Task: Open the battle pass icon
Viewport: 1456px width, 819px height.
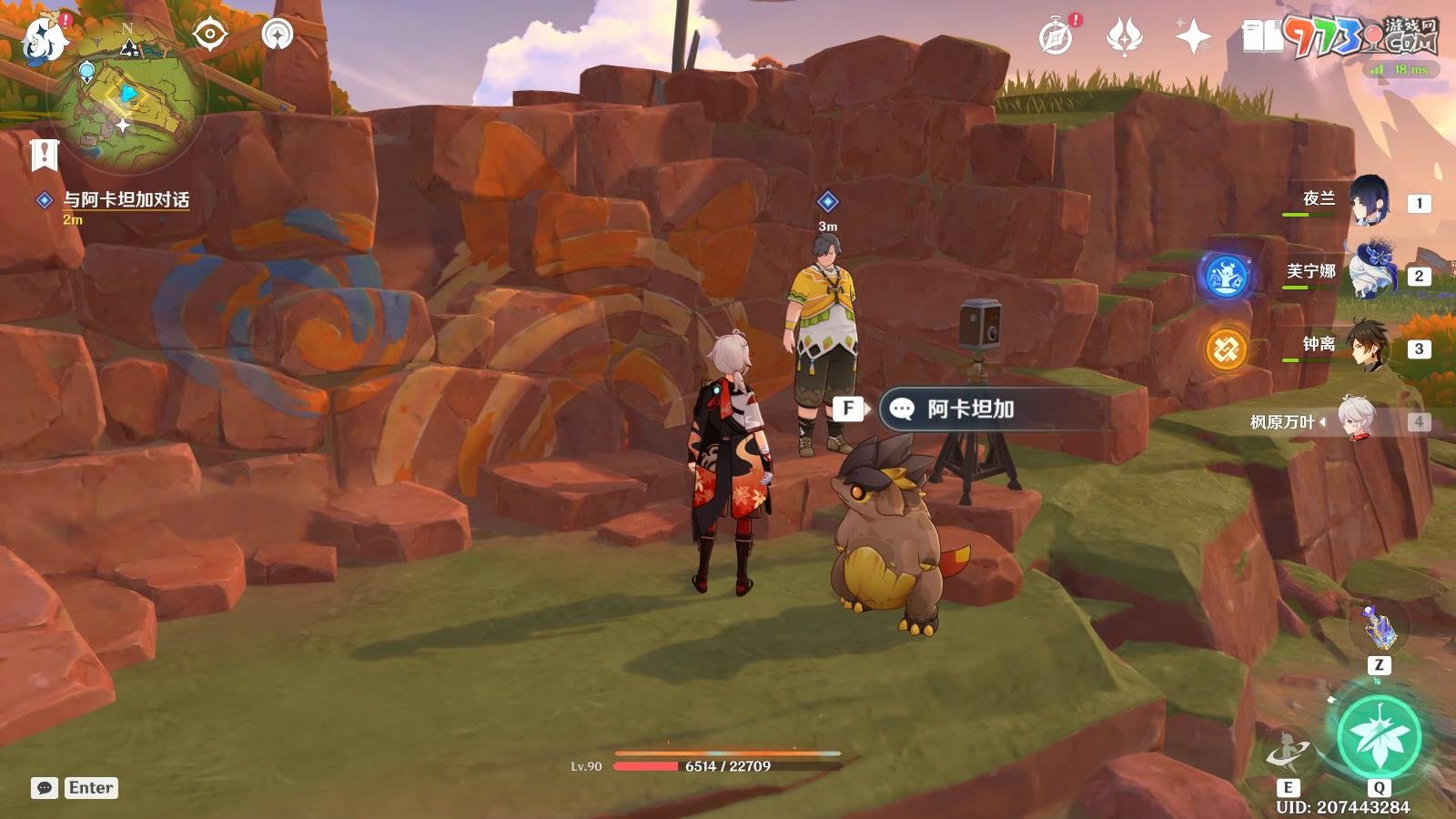Action: point(1125,37)
